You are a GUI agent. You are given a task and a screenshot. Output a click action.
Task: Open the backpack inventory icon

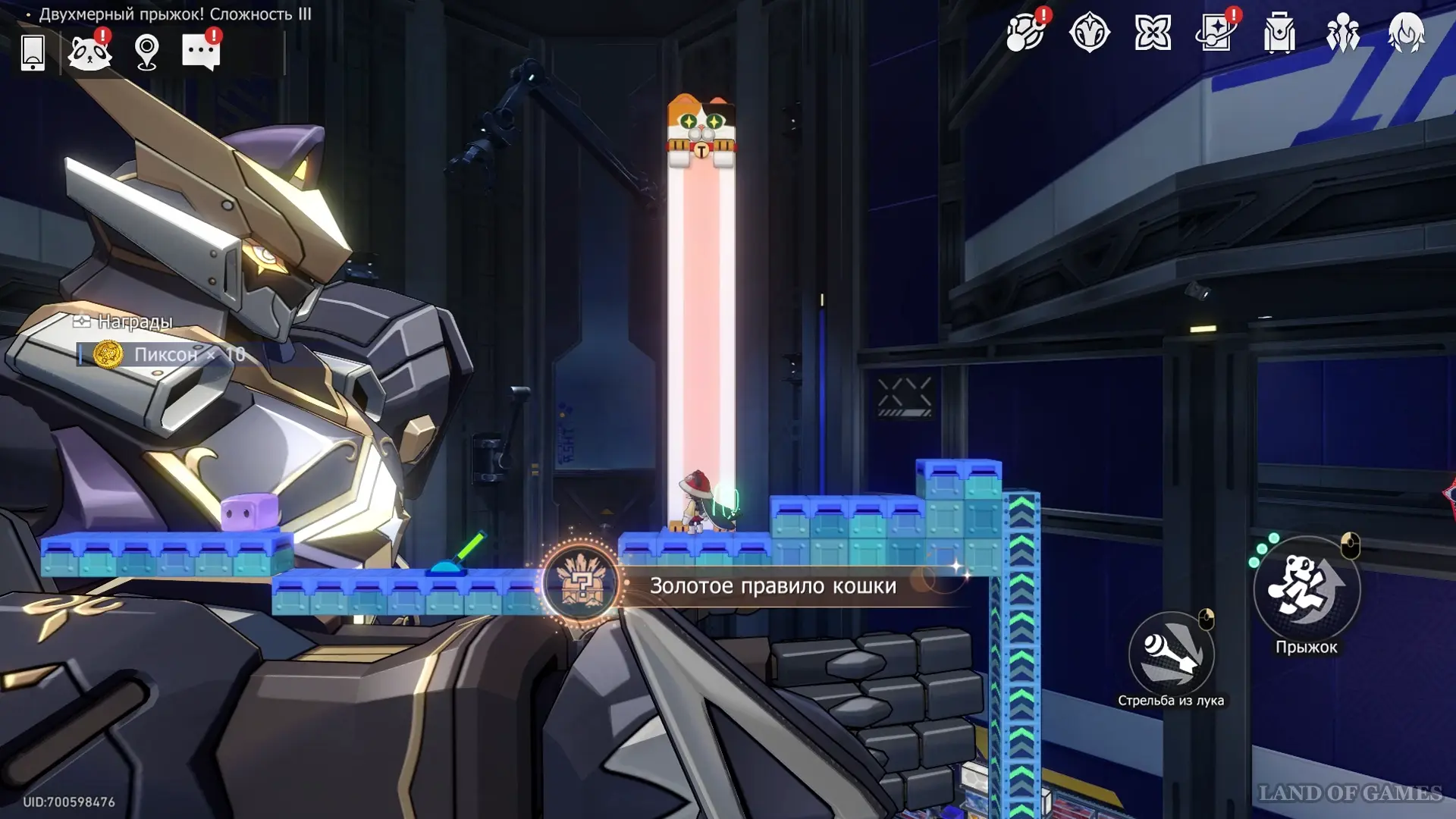tap(1279, 33)
